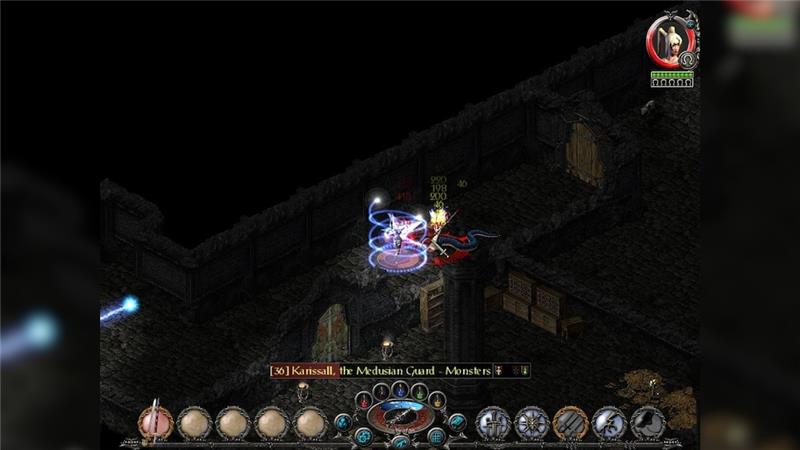The image size is (800, 450).
Task: Select the equipped weapon slot with the sword
Action: (155, 423)
